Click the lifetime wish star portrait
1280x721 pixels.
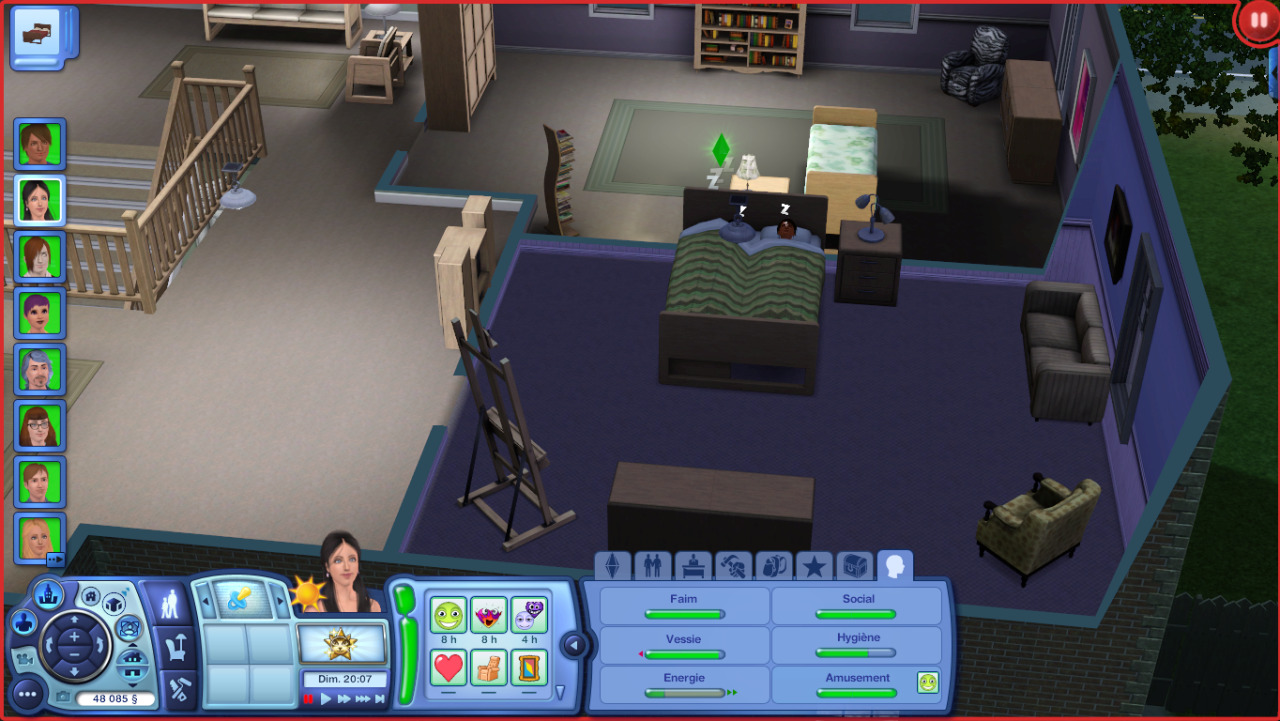(342, 643)
